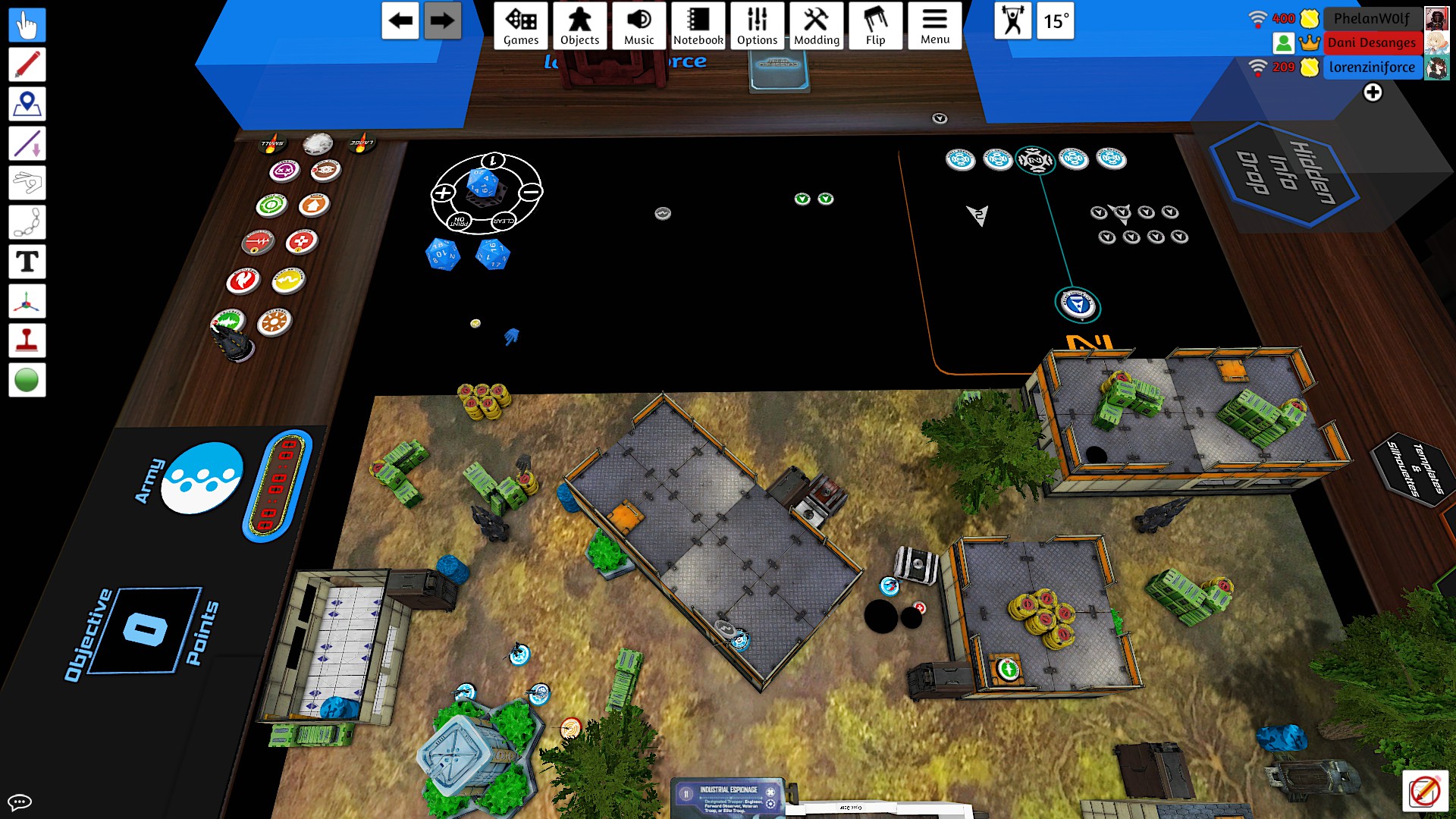Change the 15° rotation angle setting

pos(1055,20)
